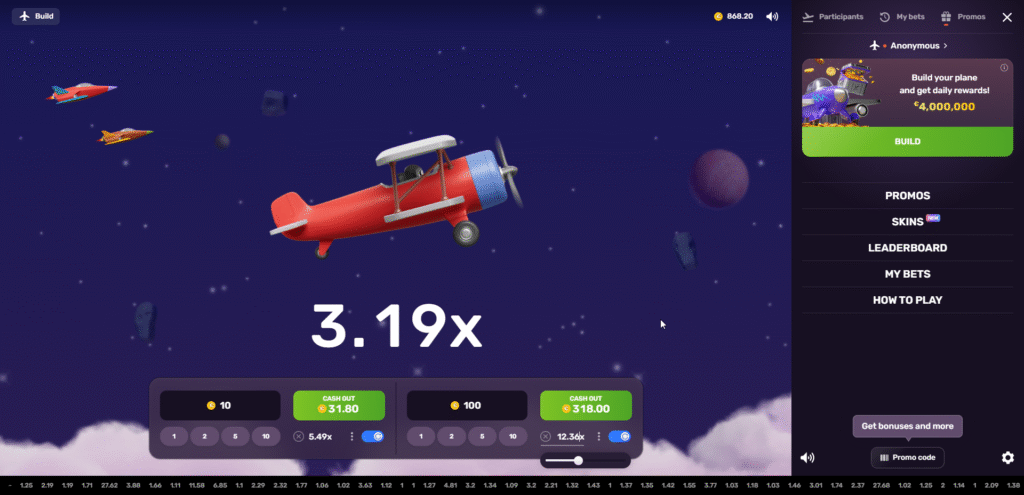Click the green BUILD button
The image size is (1024, 495).
(x=907, y=142)
